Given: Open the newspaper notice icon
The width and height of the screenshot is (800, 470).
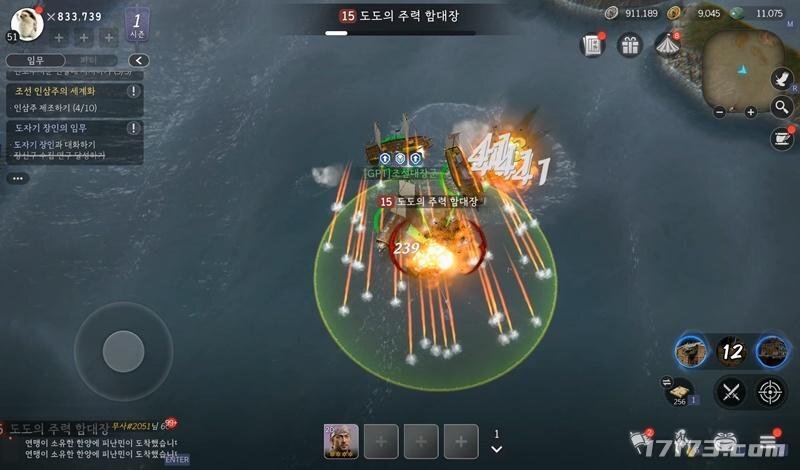Looking at the screenshot, I should pos(592,44).
